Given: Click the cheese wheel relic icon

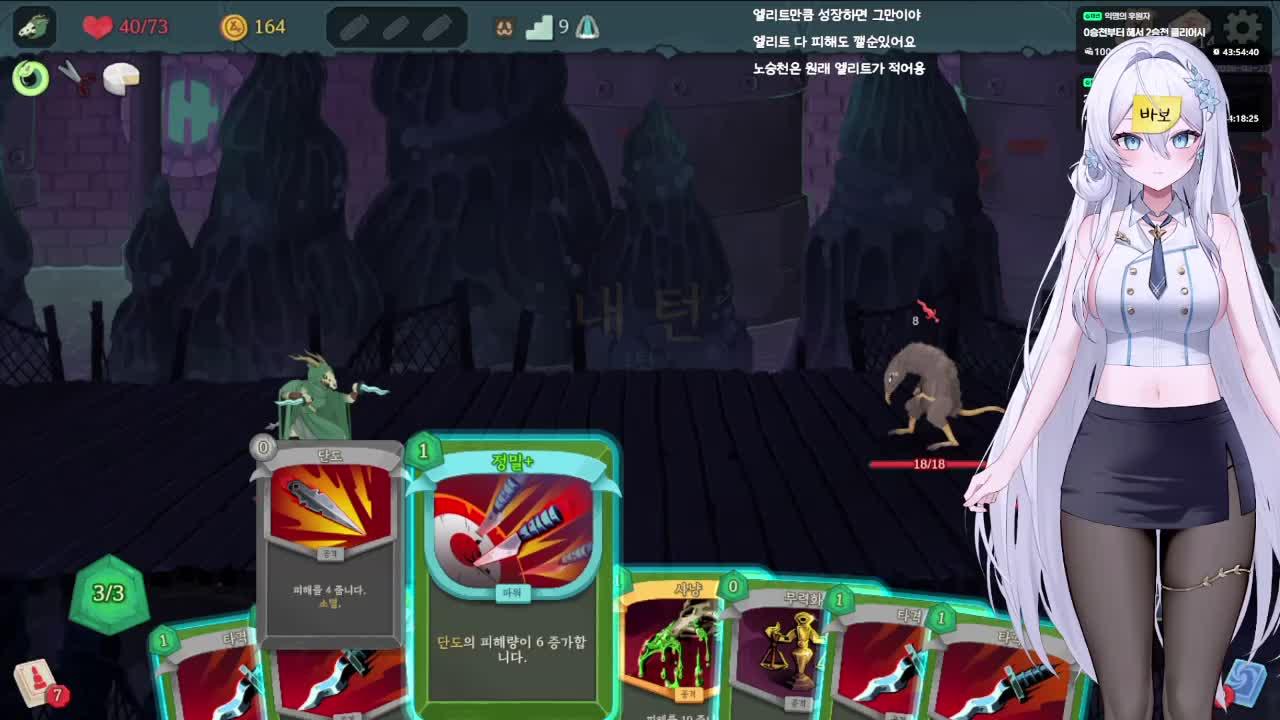Looking at the screenshot, I should pos(123,77).
